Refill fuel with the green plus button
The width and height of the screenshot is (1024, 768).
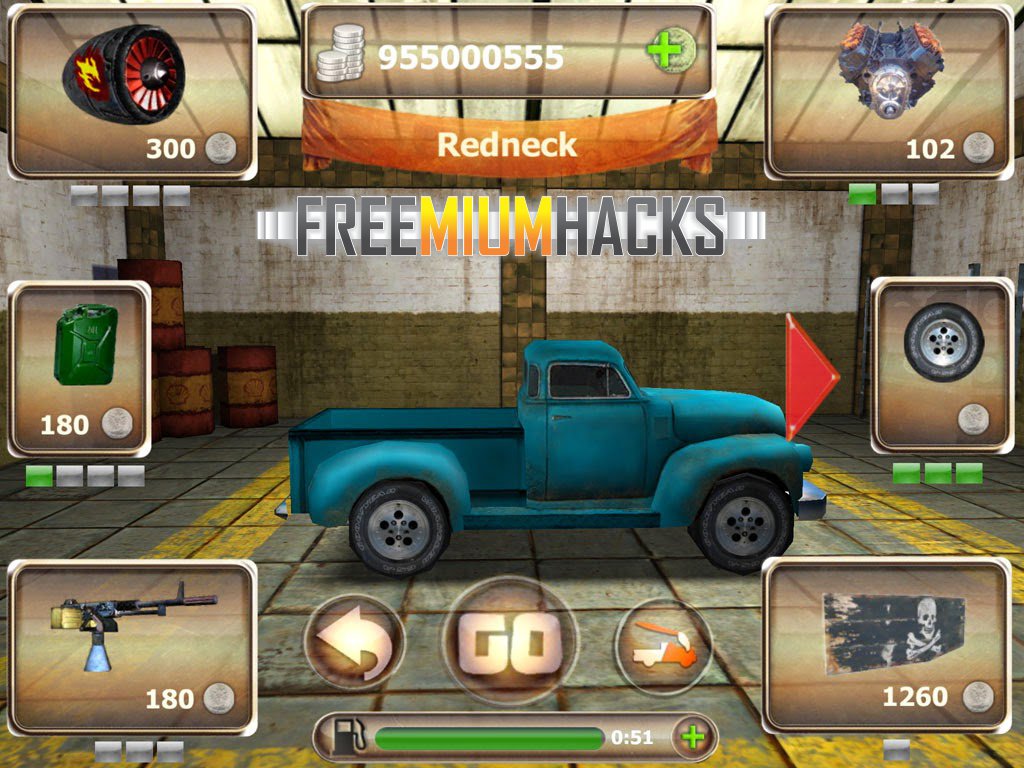click(x=690, y=738)
